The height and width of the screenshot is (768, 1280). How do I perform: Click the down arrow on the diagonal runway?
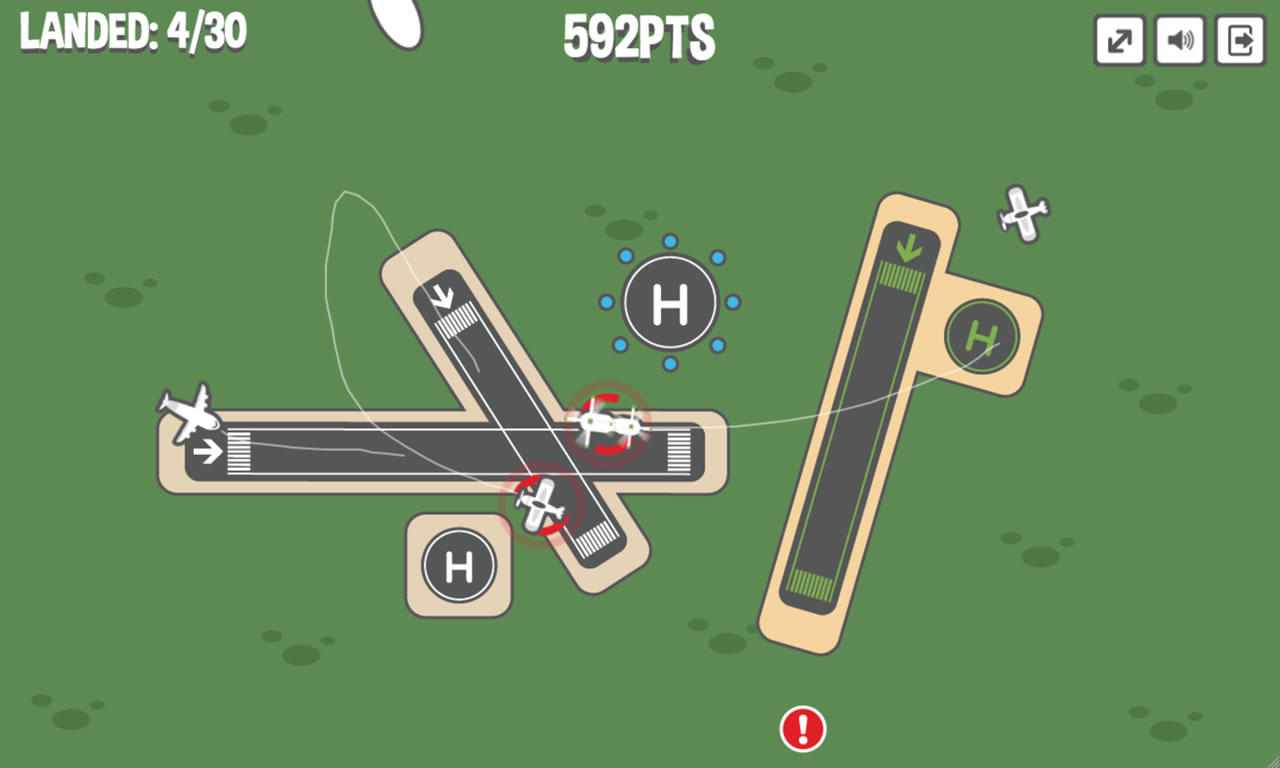pyautogui.click(x=443, y=297)
